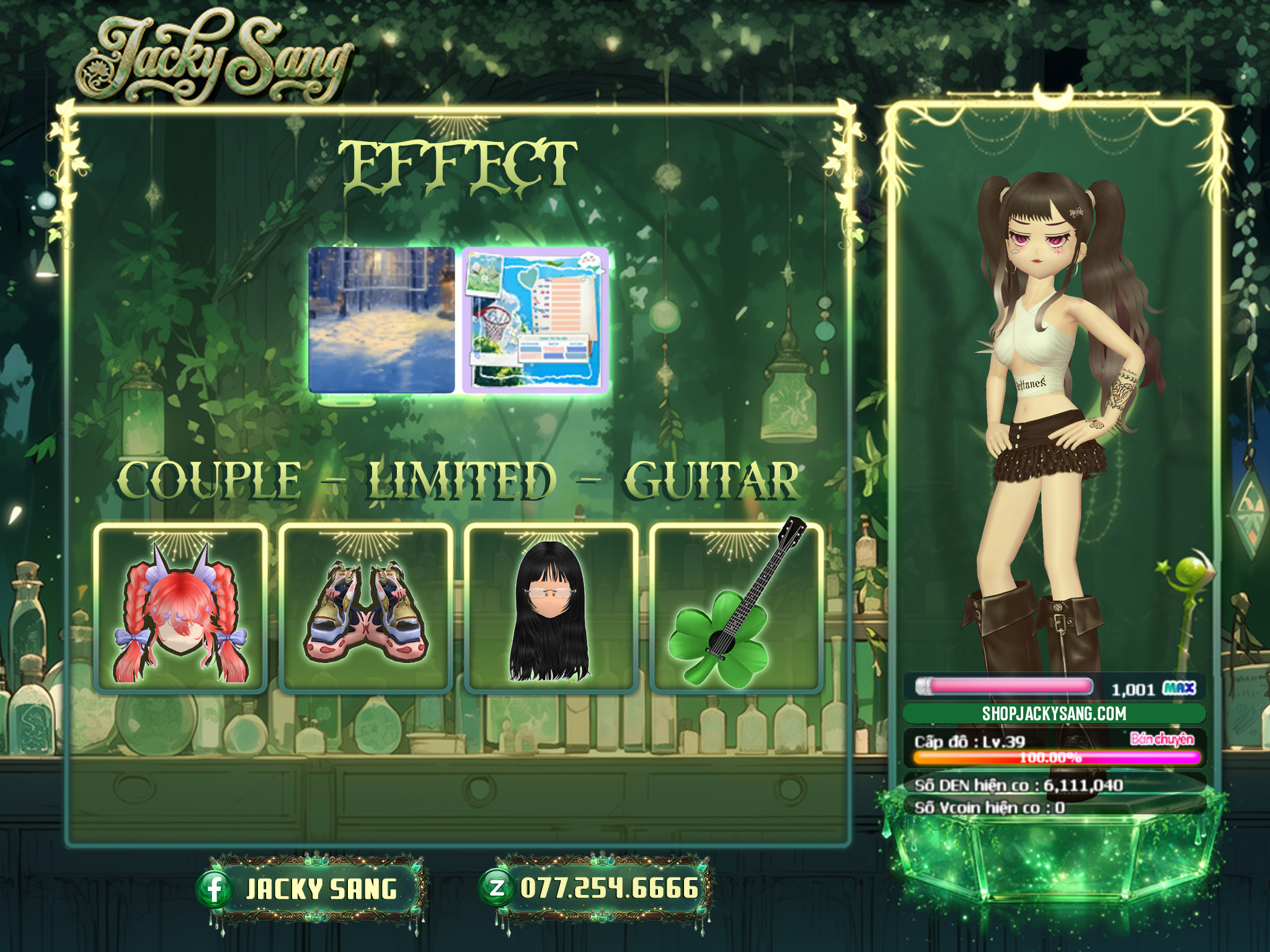This screenshot has height=952, width=1270.
Task: Select the snowy street effect thumbnail
Action: pos(381,320)
